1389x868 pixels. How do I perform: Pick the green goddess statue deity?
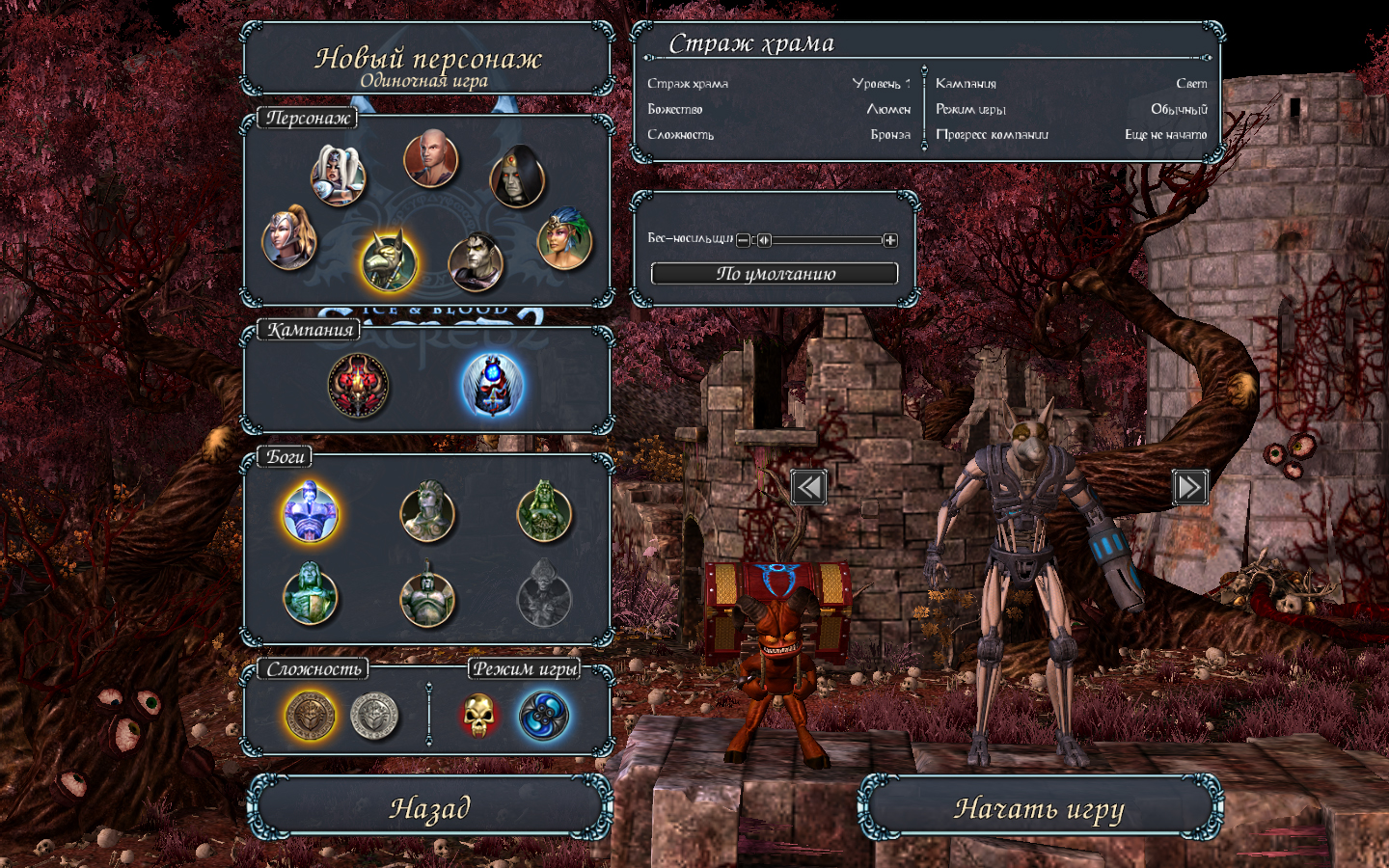pyautogui.click(x=545, y=512)
